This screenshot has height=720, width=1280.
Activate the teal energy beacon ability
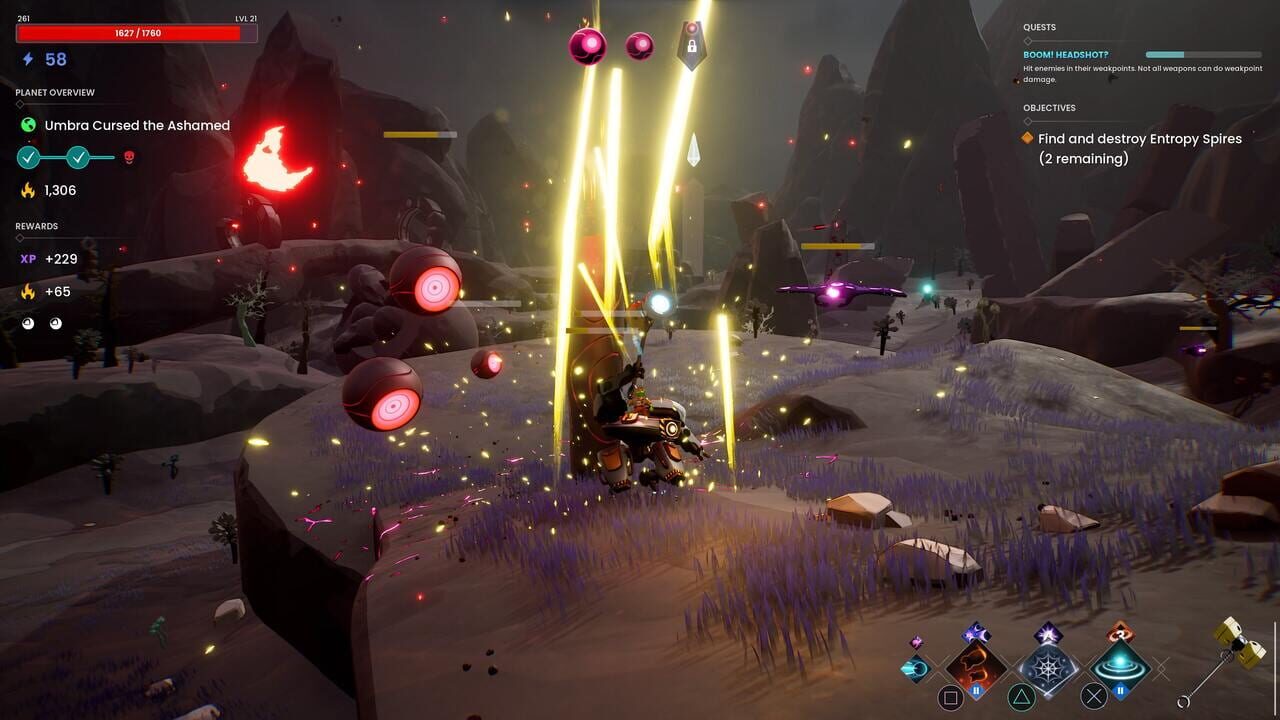pyautogui.click(x=1118, y=665)
